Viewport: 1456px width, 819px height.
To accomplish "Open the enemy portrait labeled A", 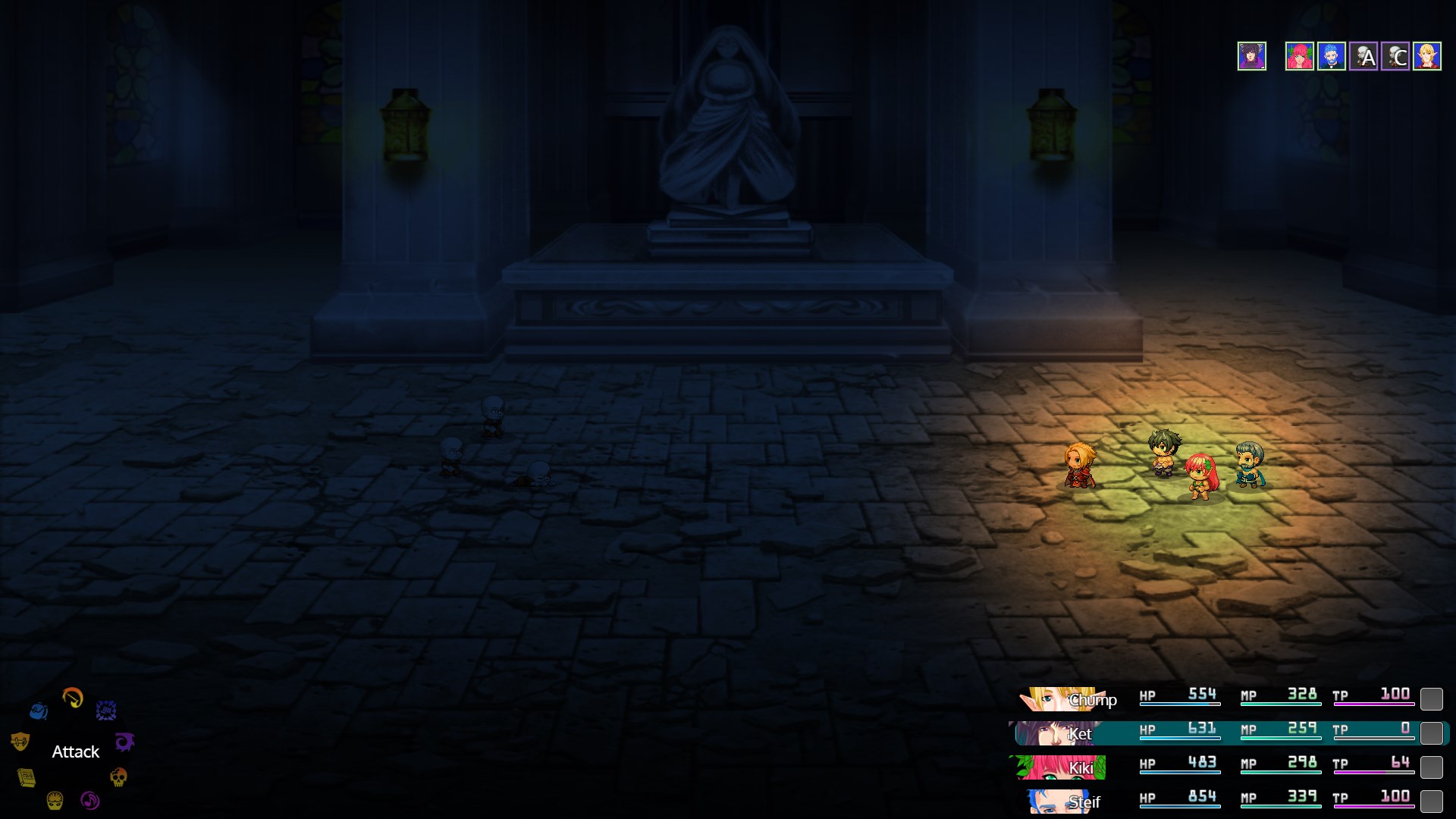I will tap(1363, 56).
